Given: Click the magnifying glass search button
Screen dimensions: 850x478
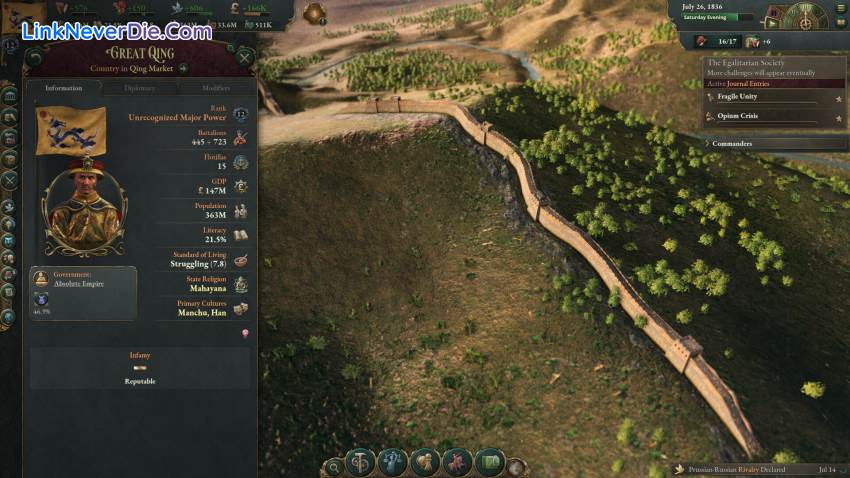Looking at the screenshot, I should tap(333, 465).
